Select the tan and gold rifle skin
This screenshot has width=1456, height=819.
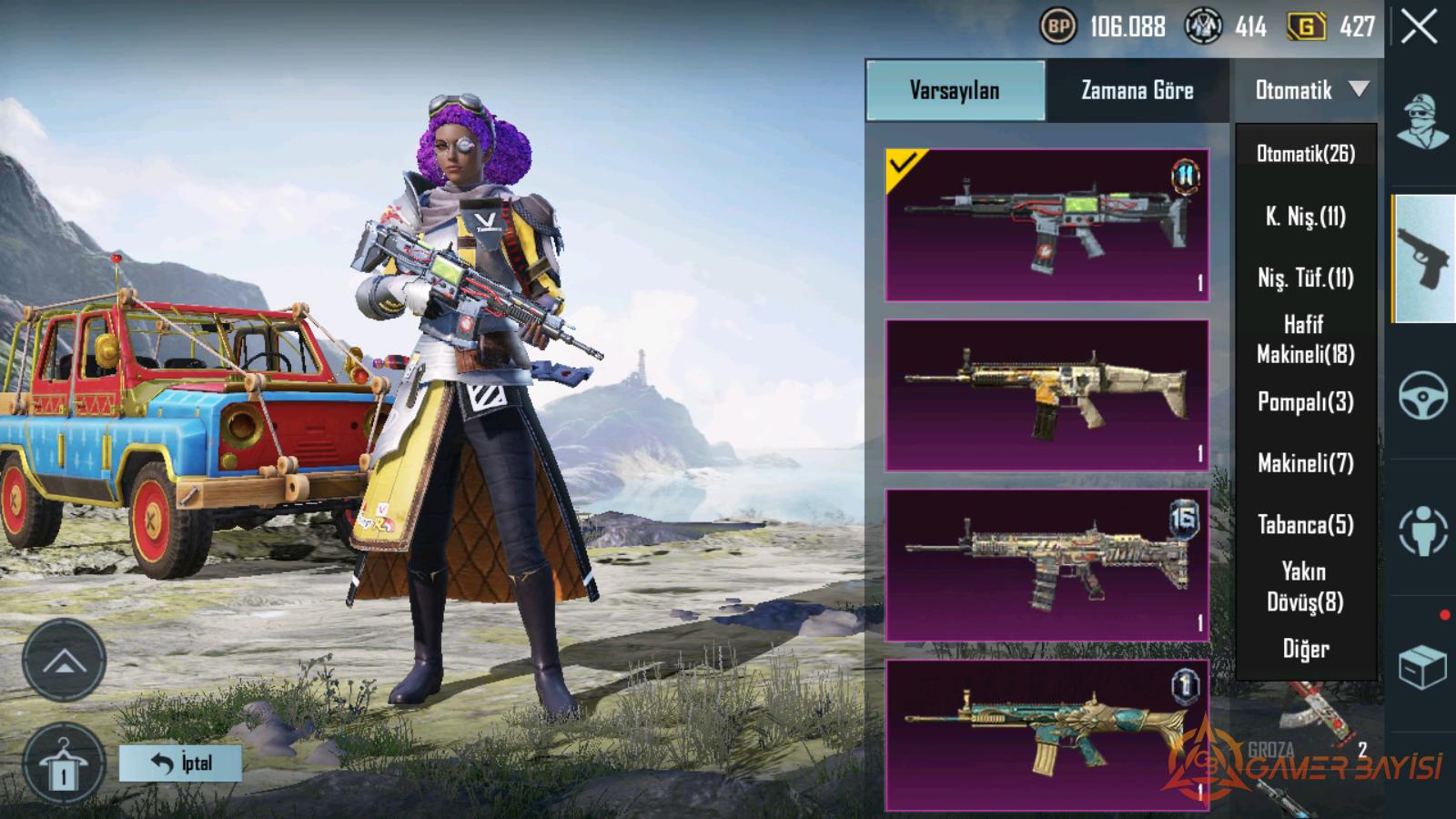(x=1046, y=395)
